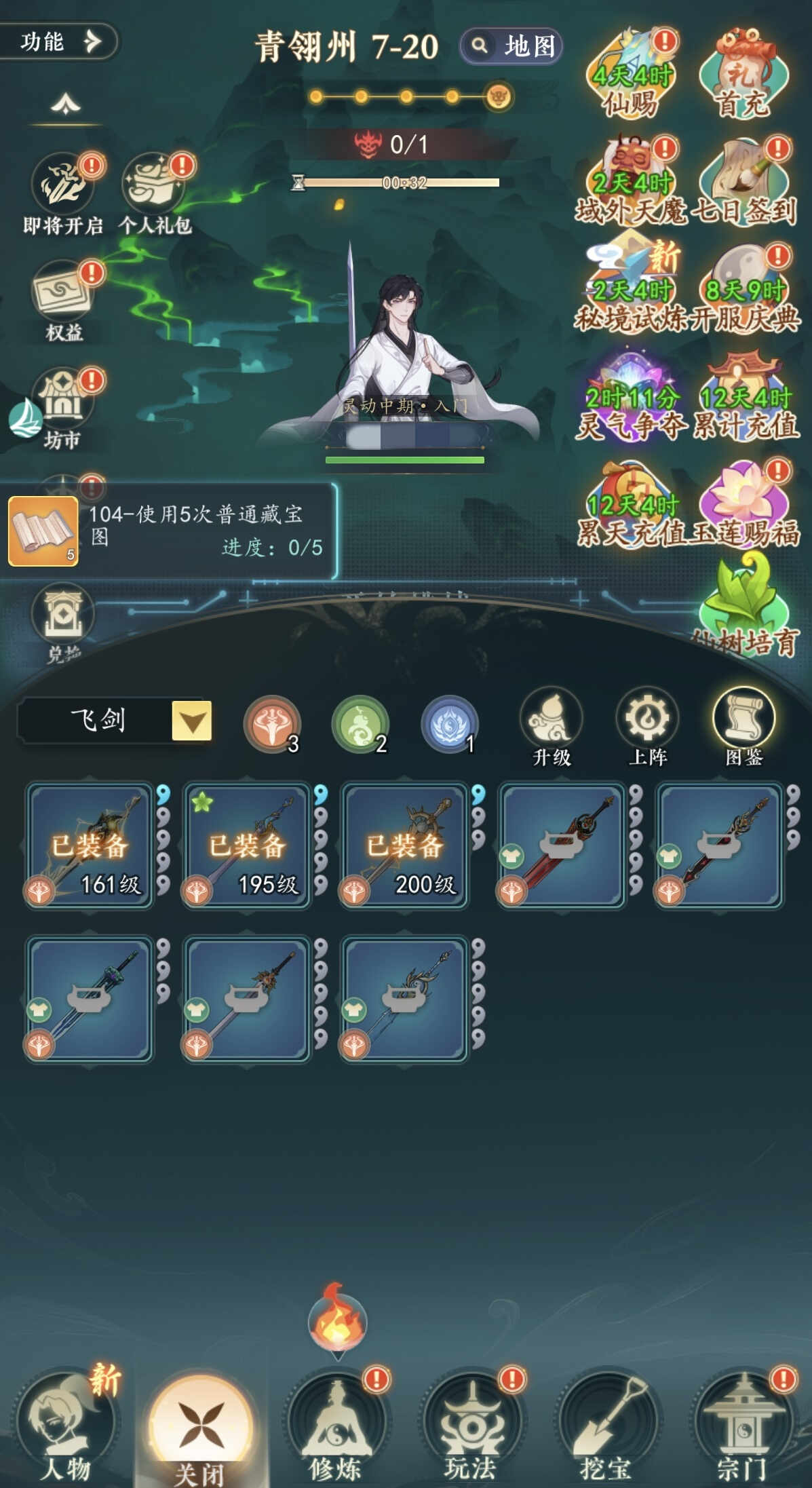Open the 仙赐 event icon
This screenshot has width=812, height=1488.
631,76
